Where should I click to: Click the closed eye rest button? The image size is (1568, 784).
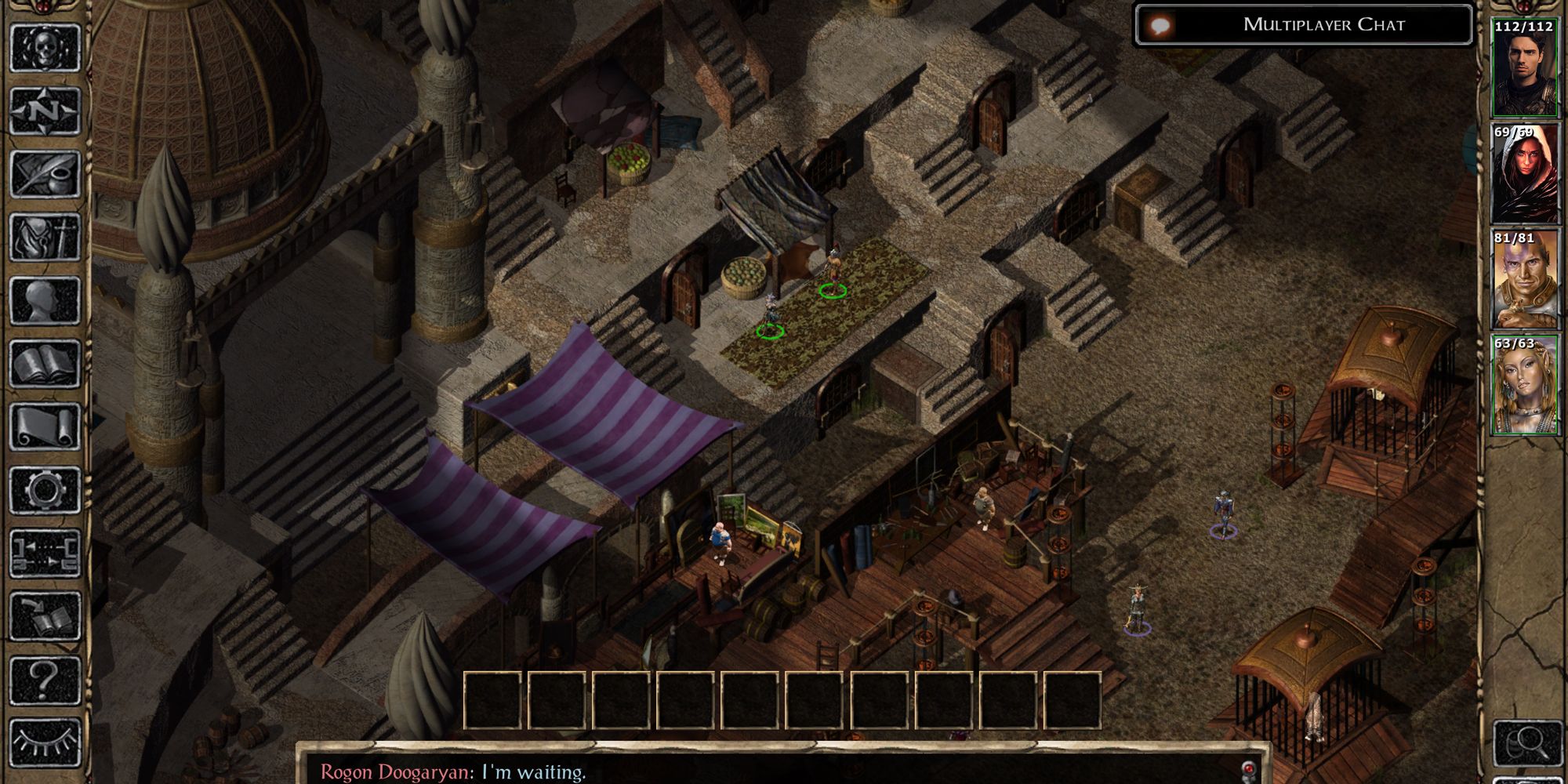45,742
